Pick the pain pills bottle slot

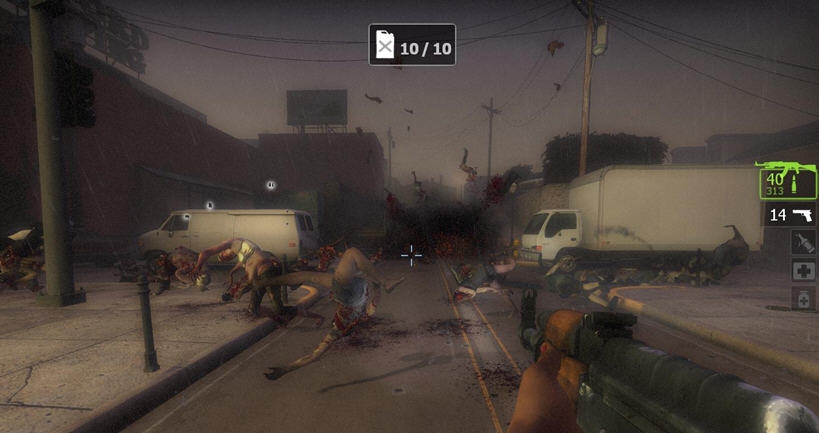pos(804,298)
